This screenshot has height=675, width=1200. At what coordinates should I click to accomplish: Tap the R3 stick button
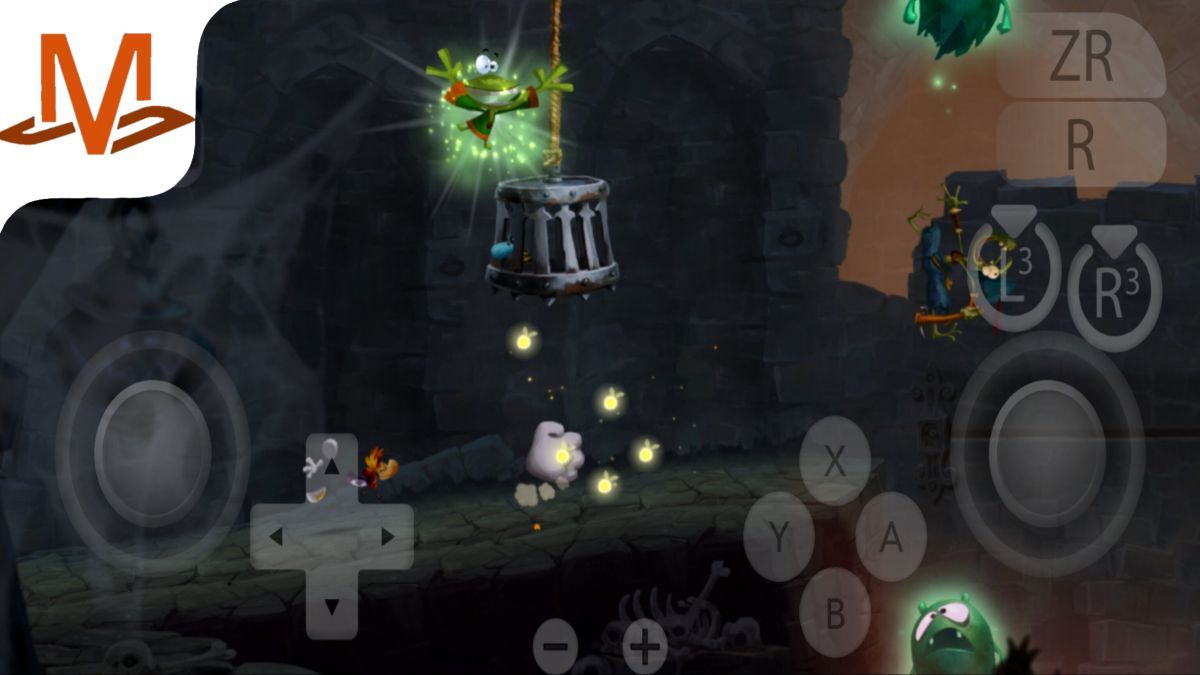[x=1115, y=290]
